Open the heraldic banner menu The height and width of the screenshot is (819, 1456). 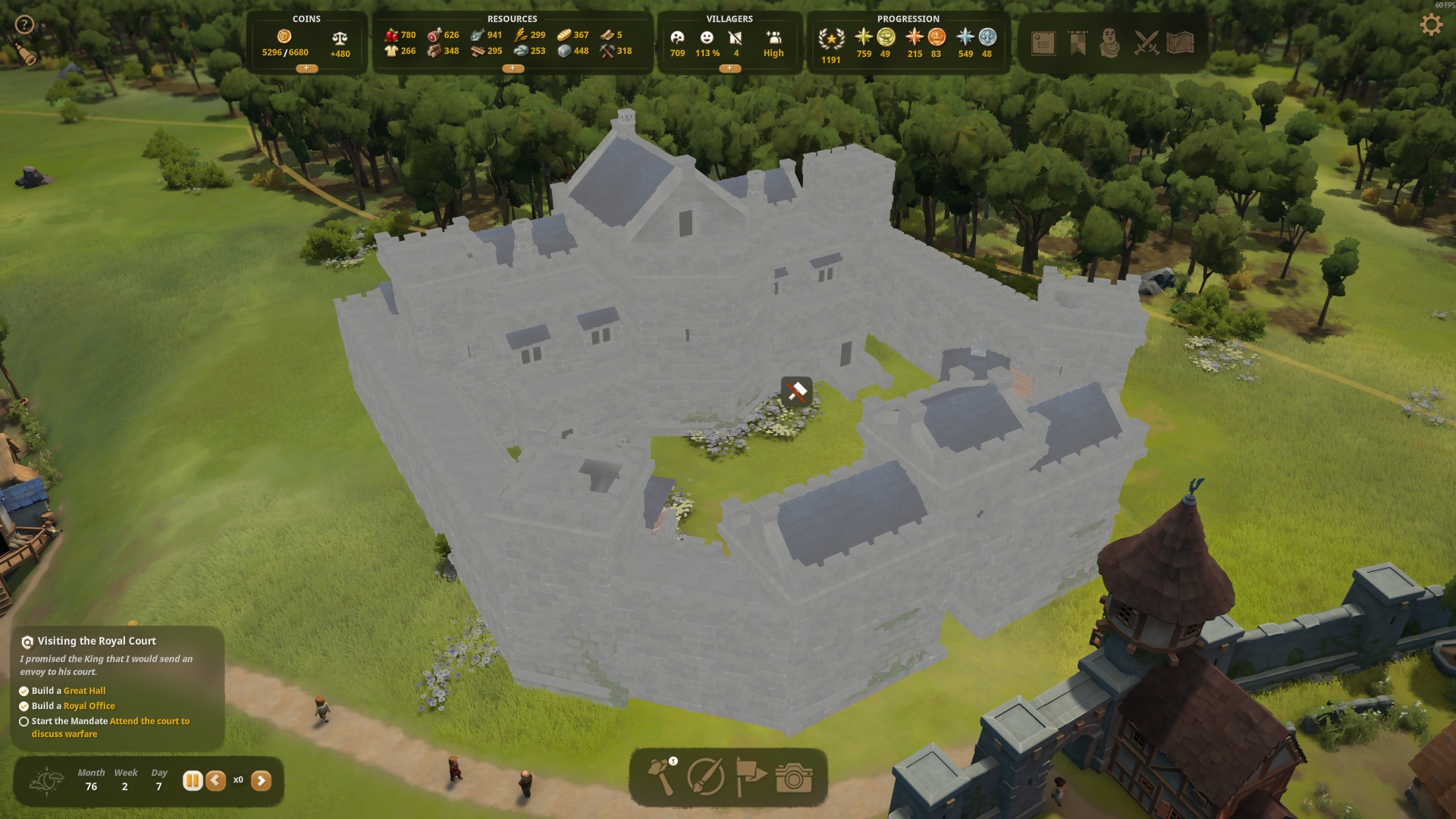pyautogui.click(x=1078, y=43)
